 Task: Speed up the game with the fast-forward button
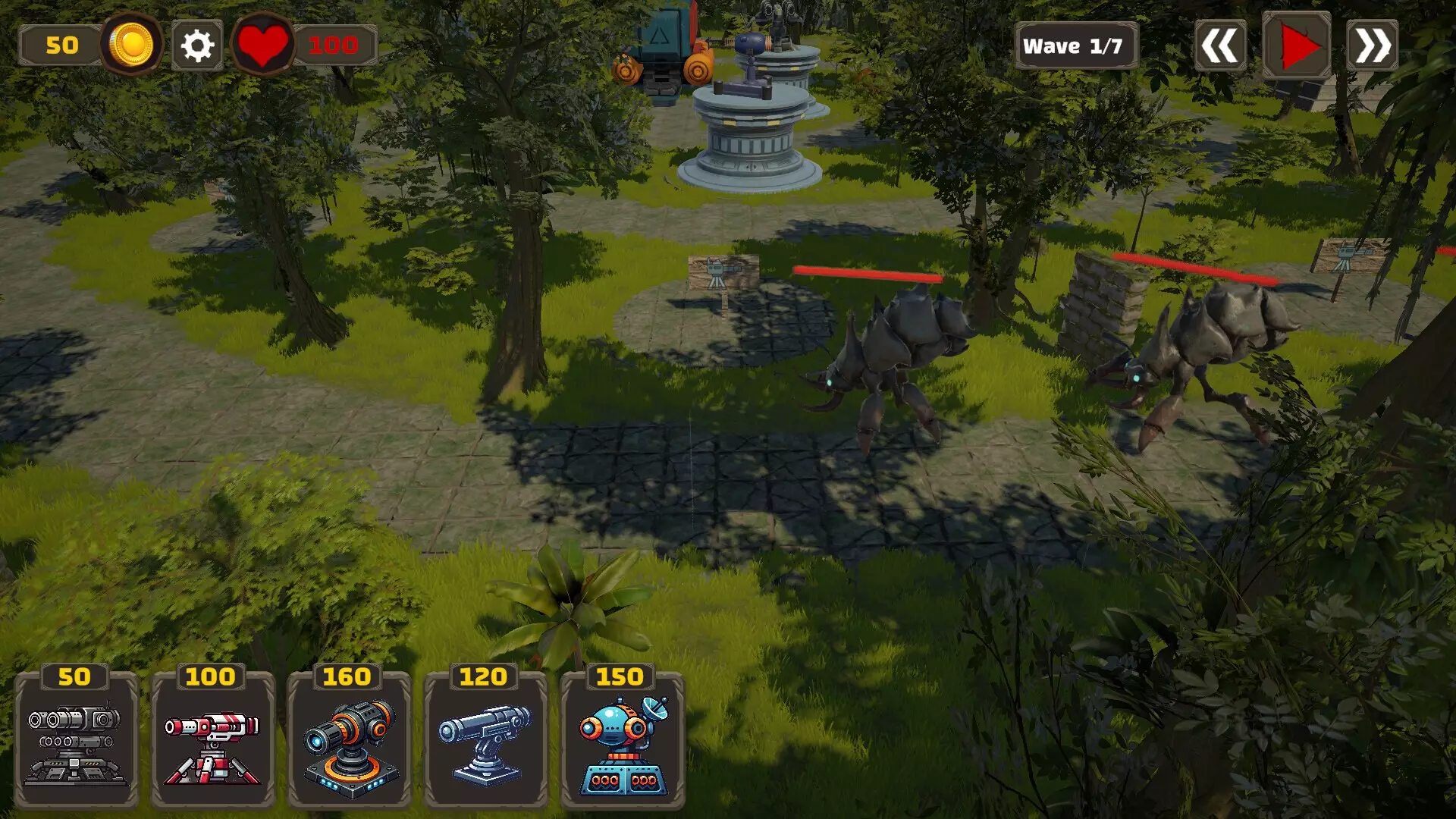[1372, 45]
